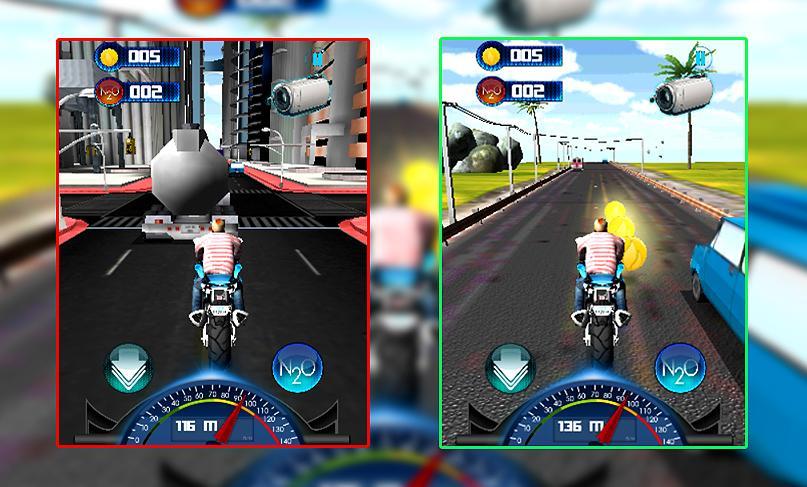
Task: Tap the brake arrow in the green-framed screenshot
Action: pyautogui.click(x=509, y=369)
